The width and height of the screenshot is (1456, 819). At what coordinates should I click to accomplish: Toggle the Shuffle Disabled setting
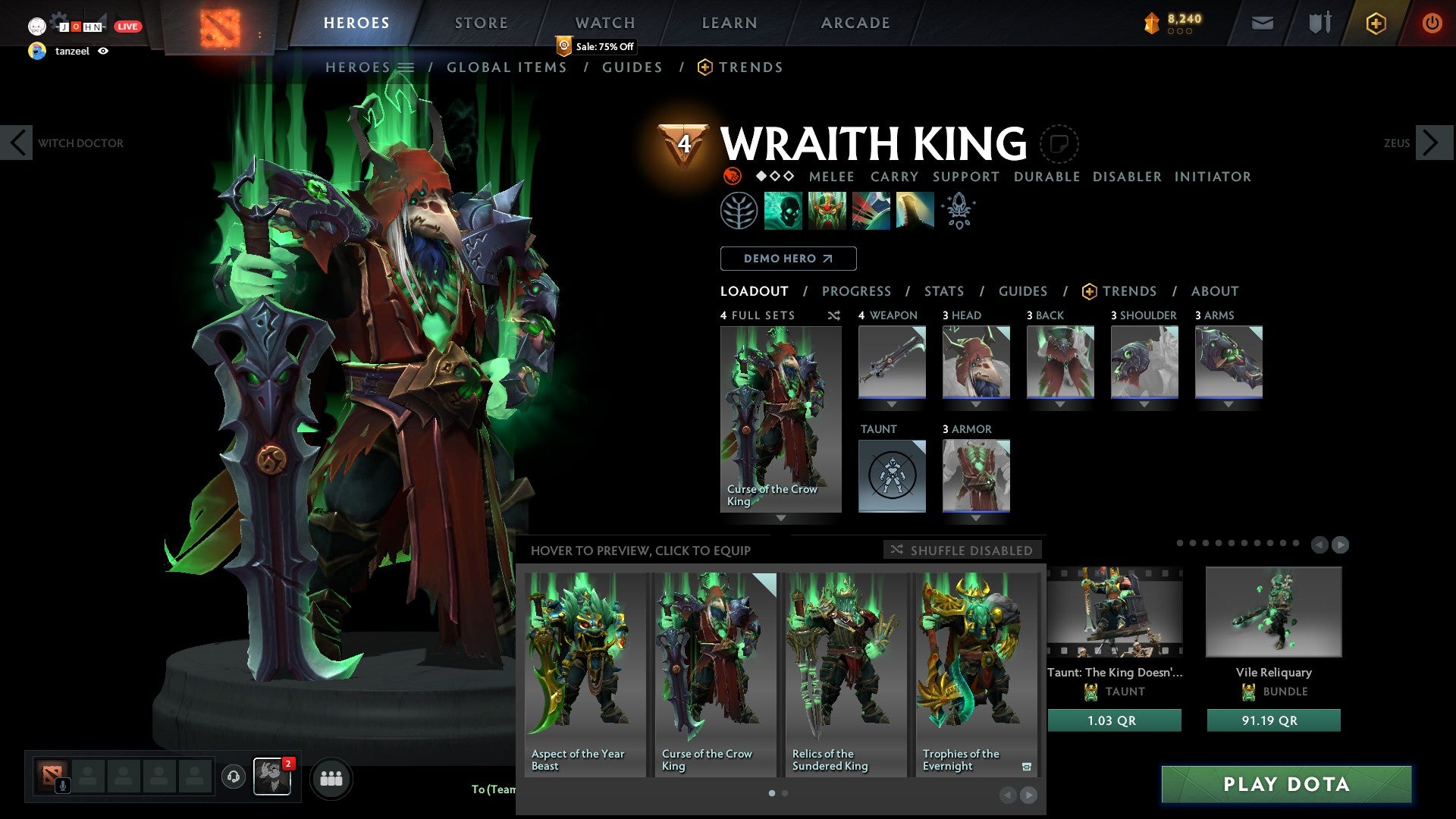(x=963, y=551)
